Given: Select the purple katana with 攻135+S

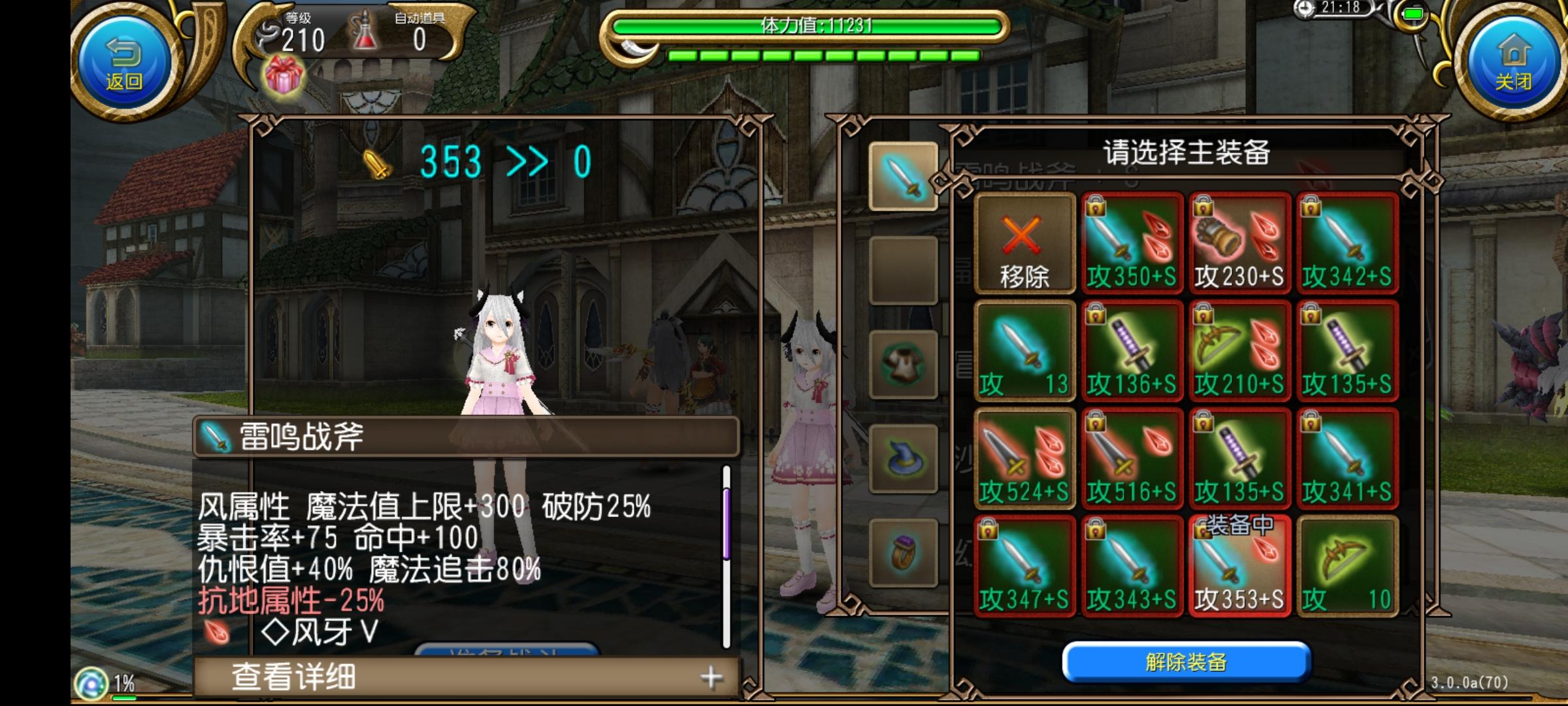Looking at the screenshot, I should click(1347, 350).
